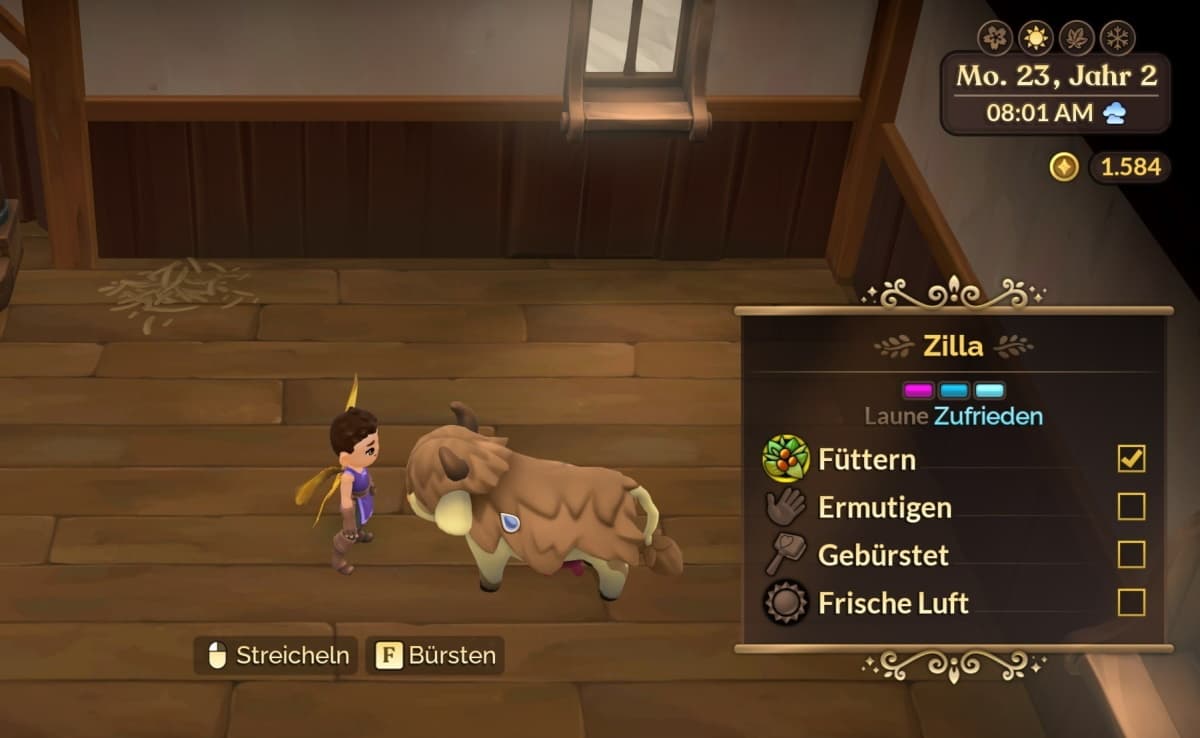Check the Gebürstet box
The image size is (1200, 738).
[x=1131, y=554]
